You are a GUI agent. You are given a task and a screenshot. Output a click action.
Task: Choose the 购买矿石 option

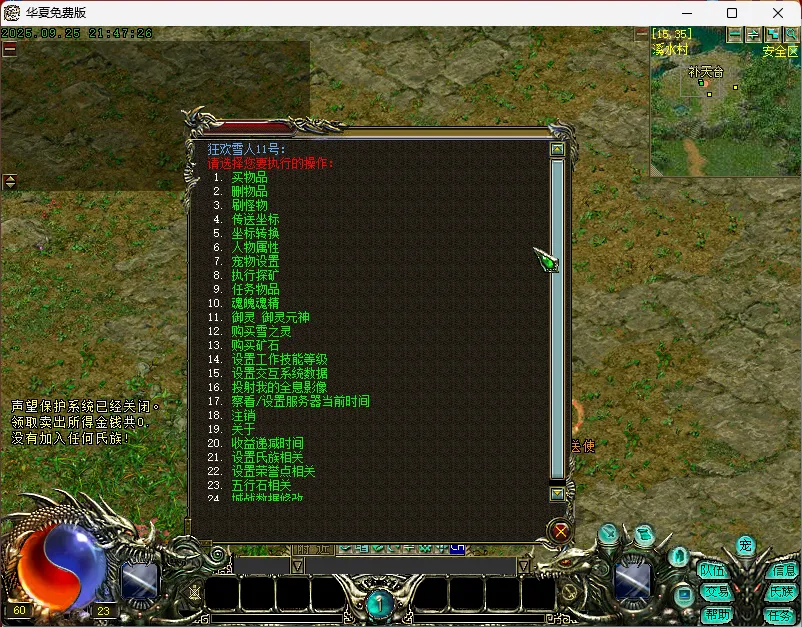coord(255,345)
